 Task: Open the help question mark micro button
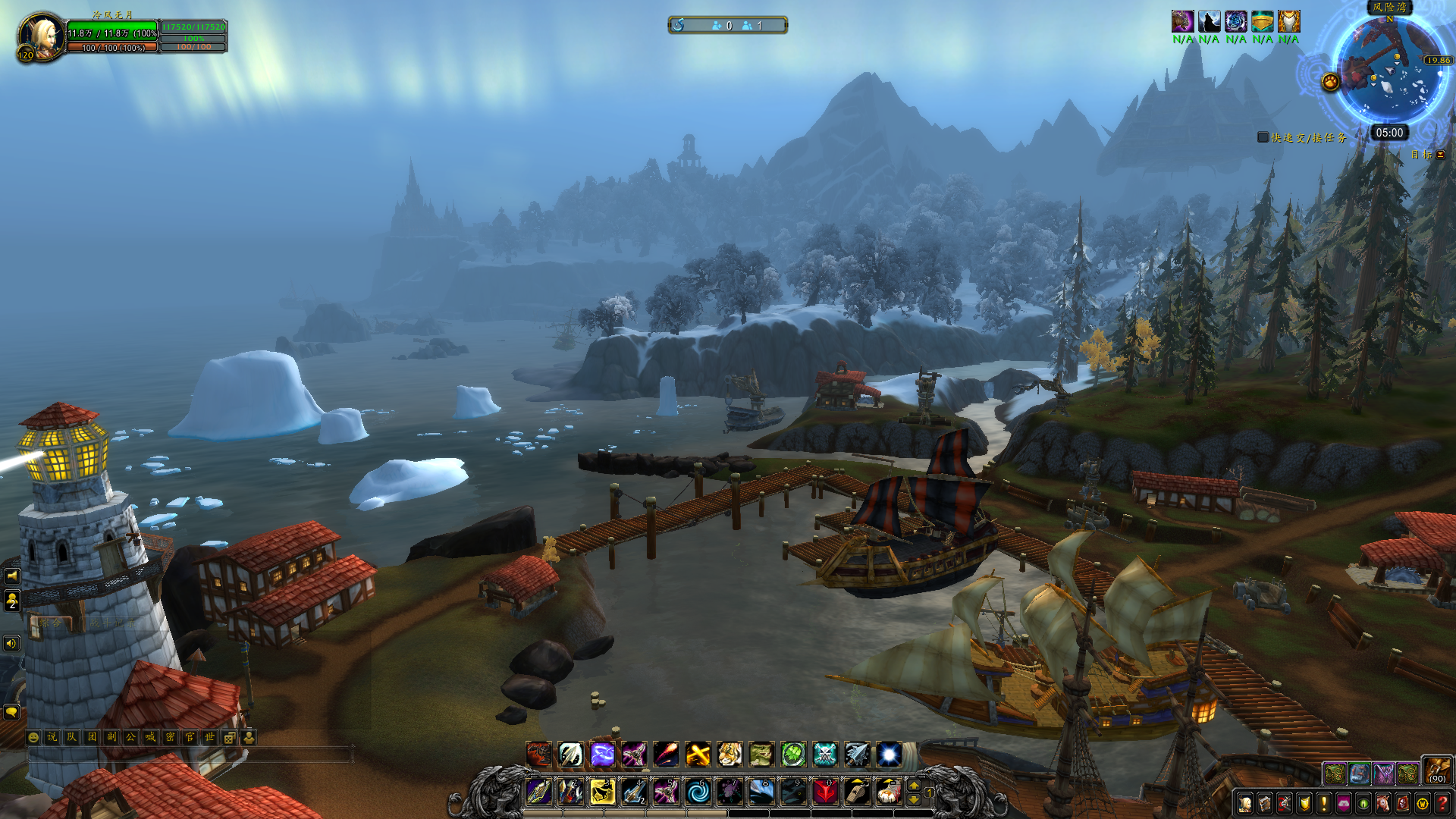(1442, 803)
